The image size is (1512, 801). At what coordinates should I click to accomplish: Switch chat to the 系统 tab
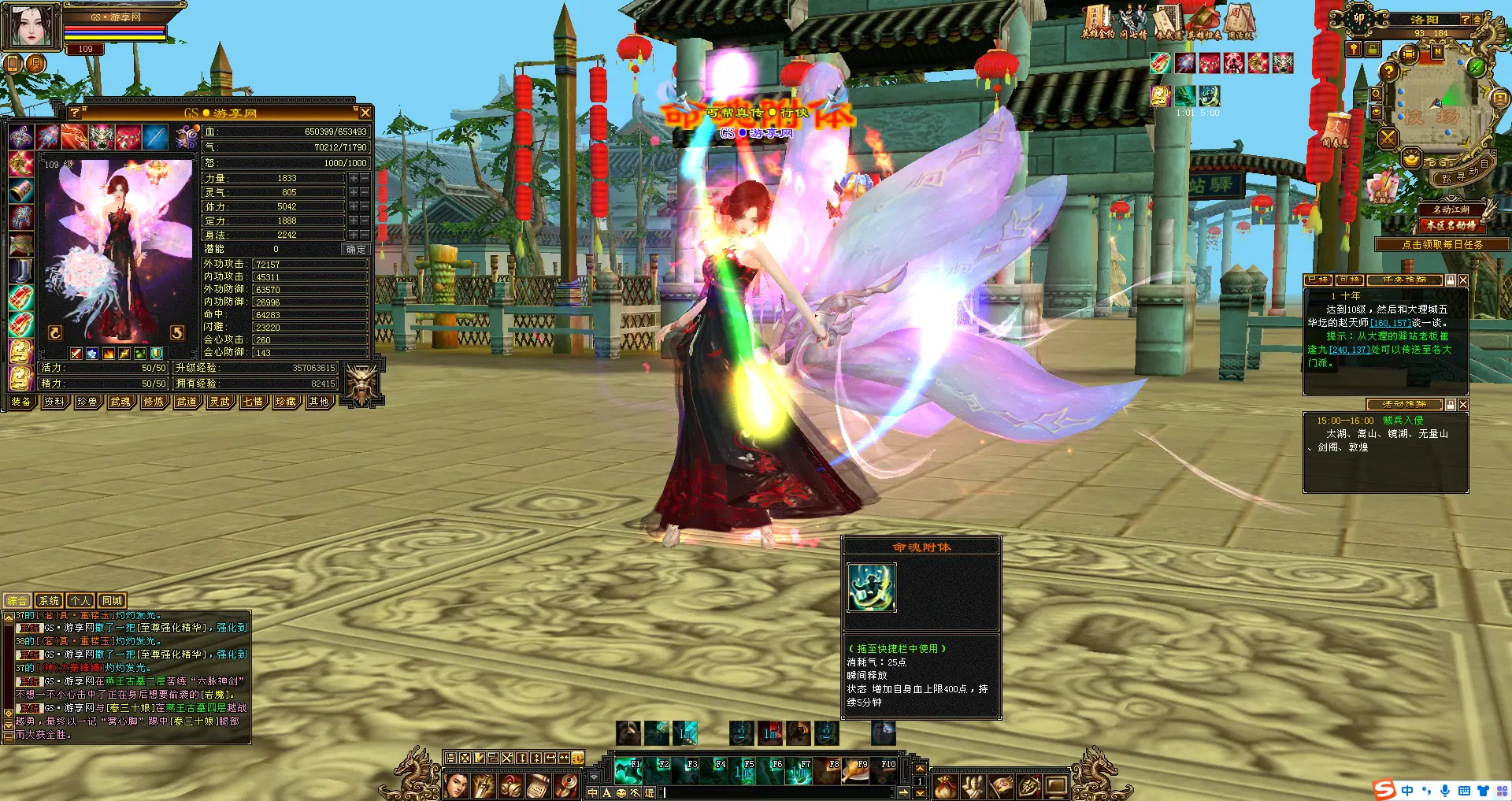coord(49,601)
